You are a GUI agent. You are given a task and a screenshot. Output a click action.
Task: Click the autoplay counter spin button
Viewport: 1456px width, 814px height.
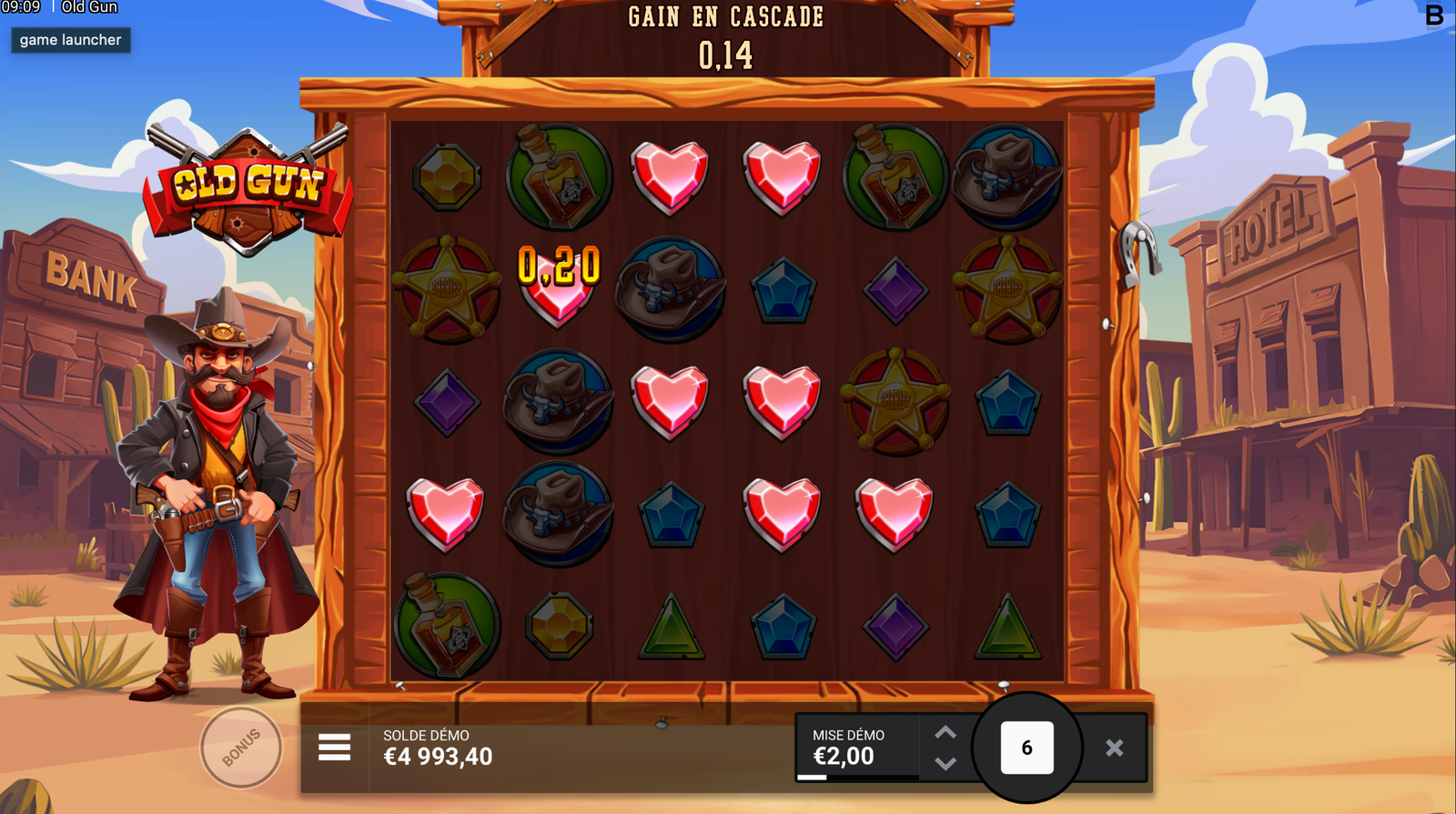(x=1026, y=748)
